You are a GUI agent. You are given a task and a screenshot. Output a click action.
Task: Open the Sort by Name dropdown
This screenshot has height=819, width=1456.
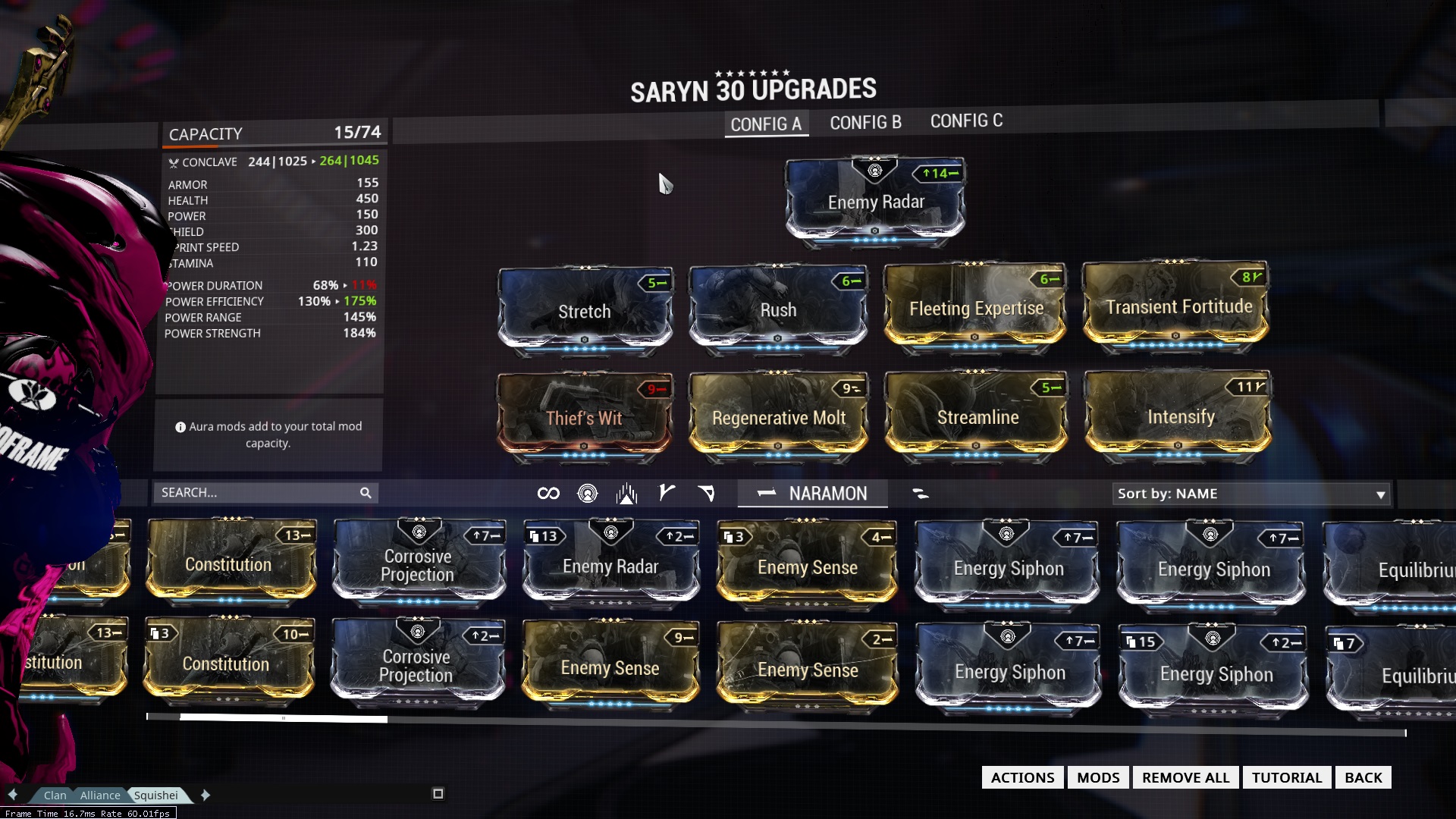(1251, 494)
